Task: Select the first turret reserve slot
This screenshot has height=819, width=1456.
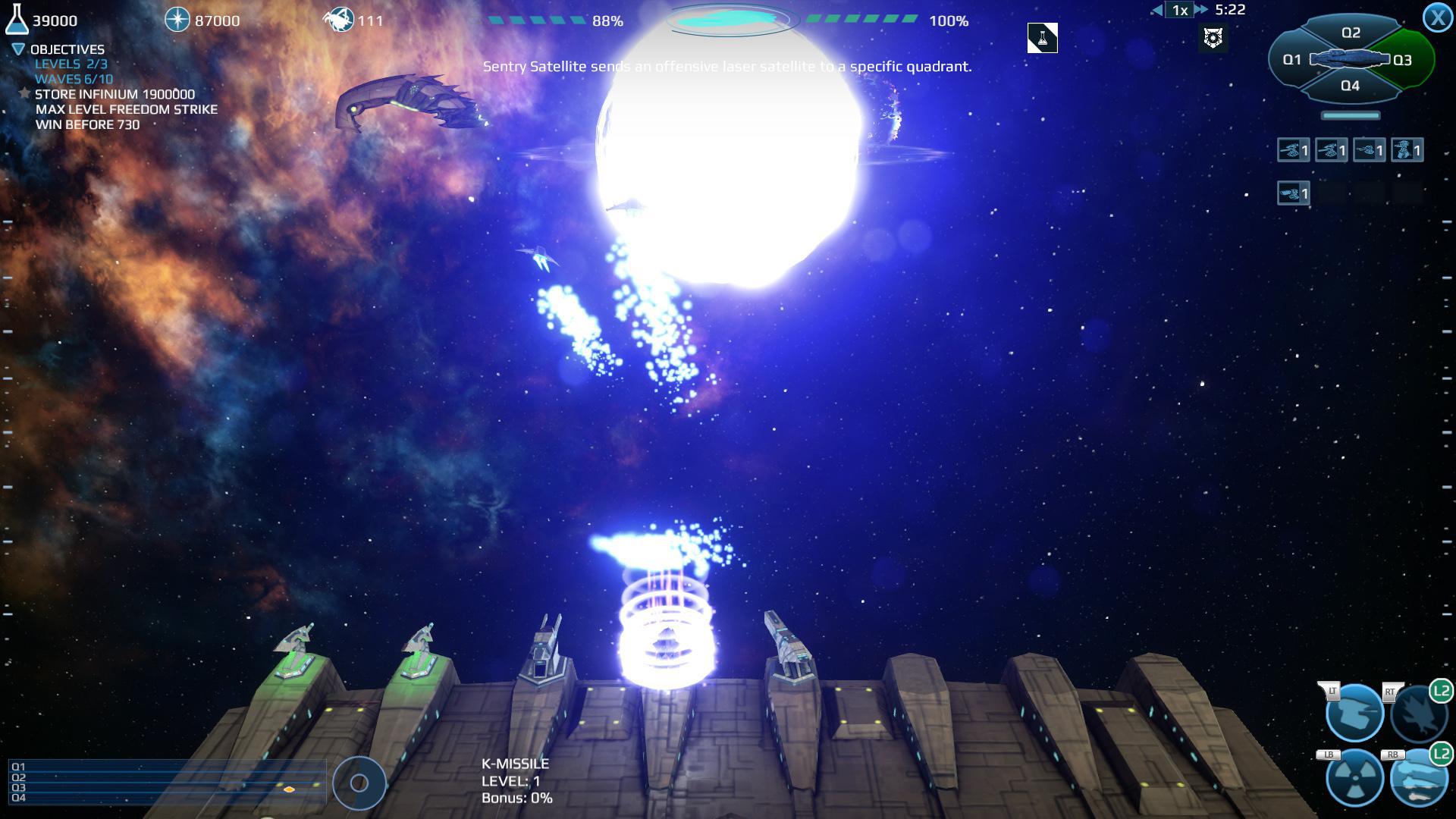Action: tap(1292, 150)
